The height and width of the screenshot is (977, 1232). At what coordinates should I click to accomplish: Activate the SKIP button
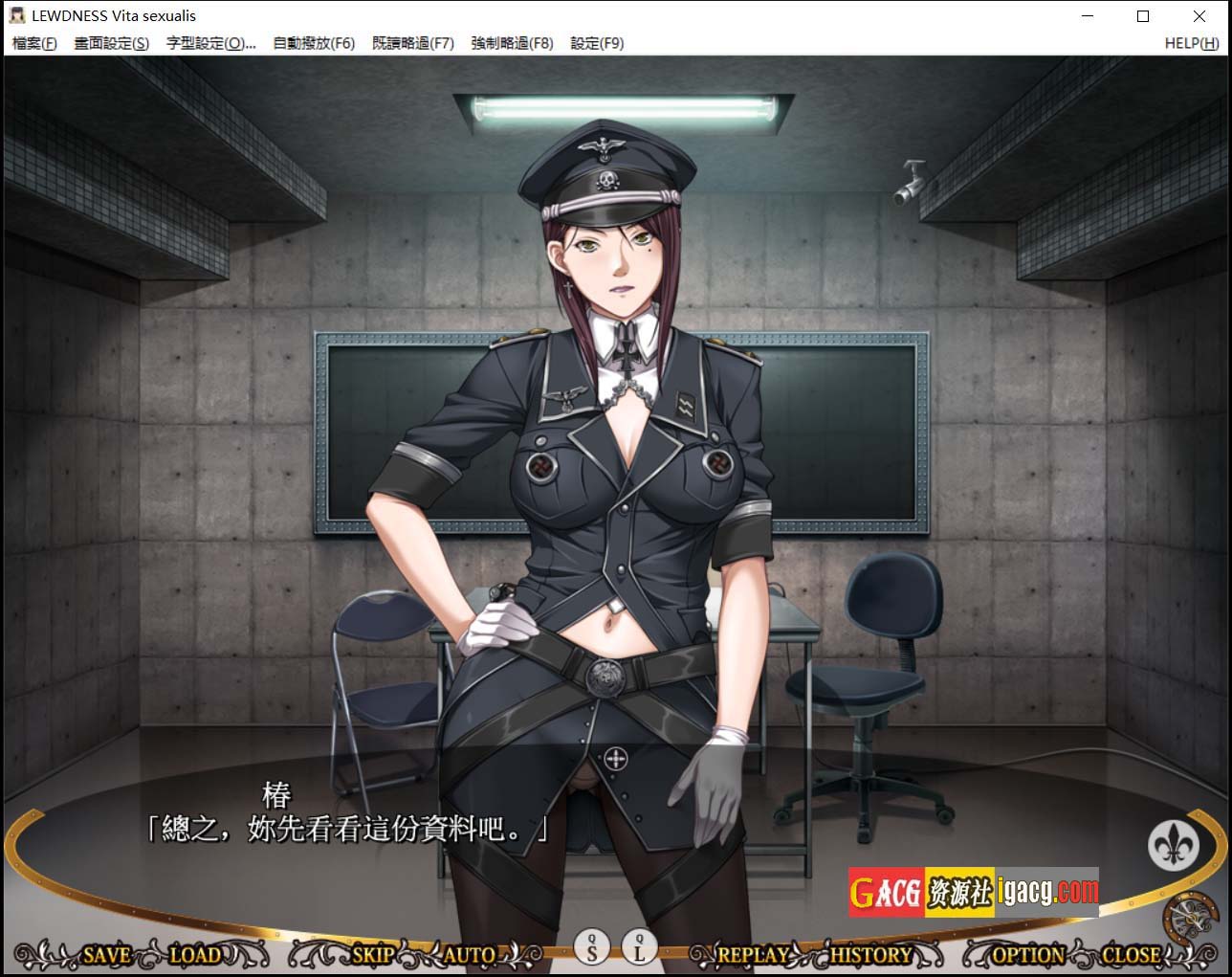tap(373, 954)
